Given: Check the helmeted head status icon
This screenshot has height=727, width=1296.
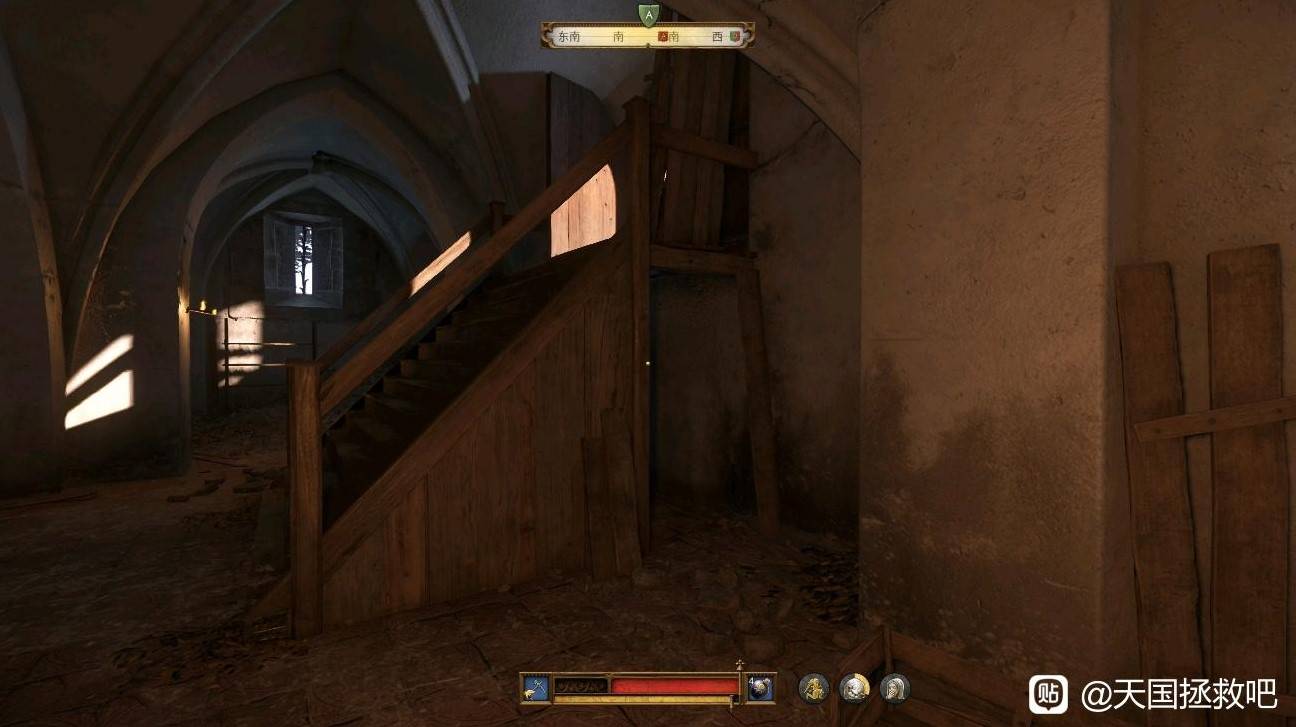Looking at the screenshot, I should pos(854,688).
